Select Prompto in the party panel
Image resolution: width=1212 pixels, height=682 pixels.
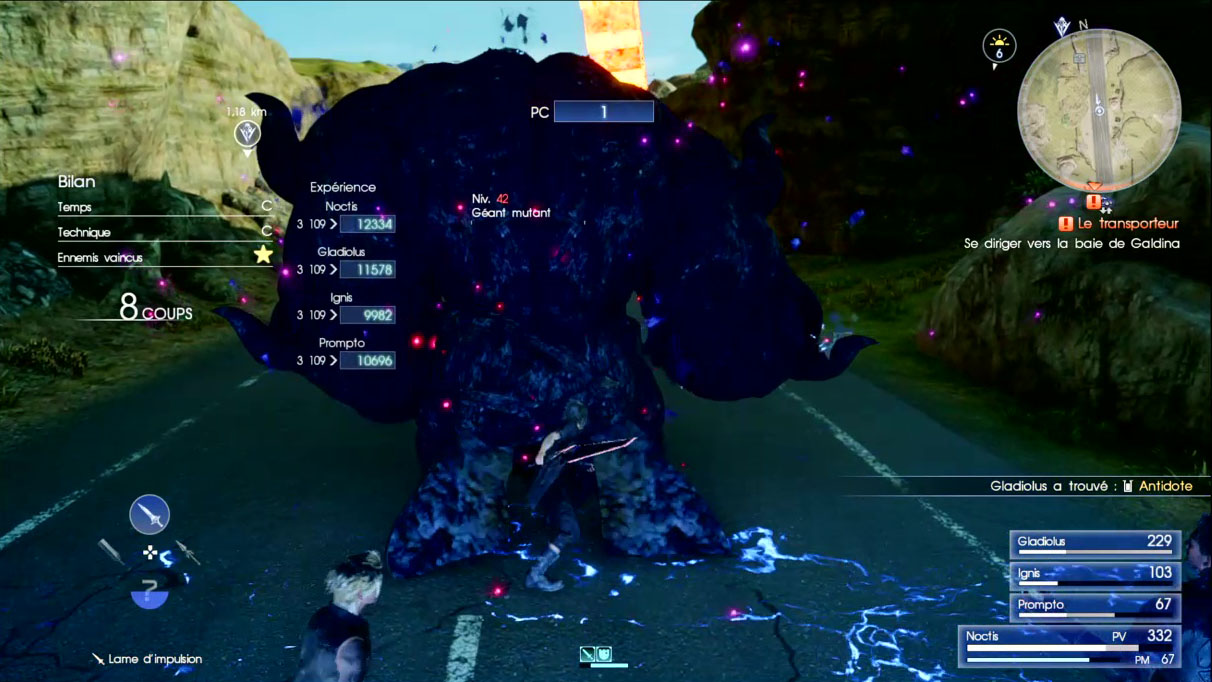point(1095,607)
